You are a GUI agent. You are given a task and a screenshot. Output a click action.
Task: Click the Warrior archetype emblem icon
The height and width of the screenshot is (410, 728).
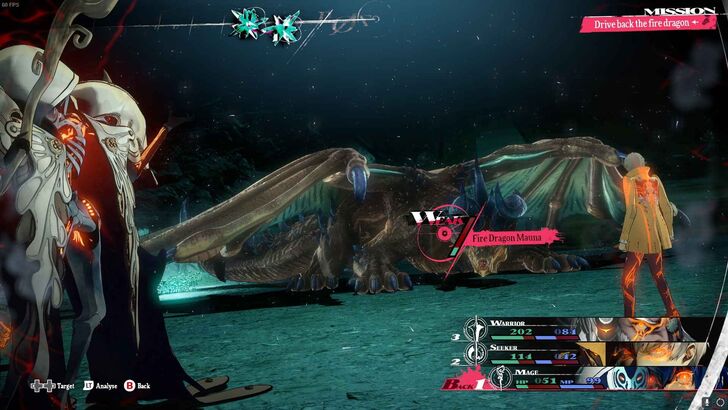478,329
